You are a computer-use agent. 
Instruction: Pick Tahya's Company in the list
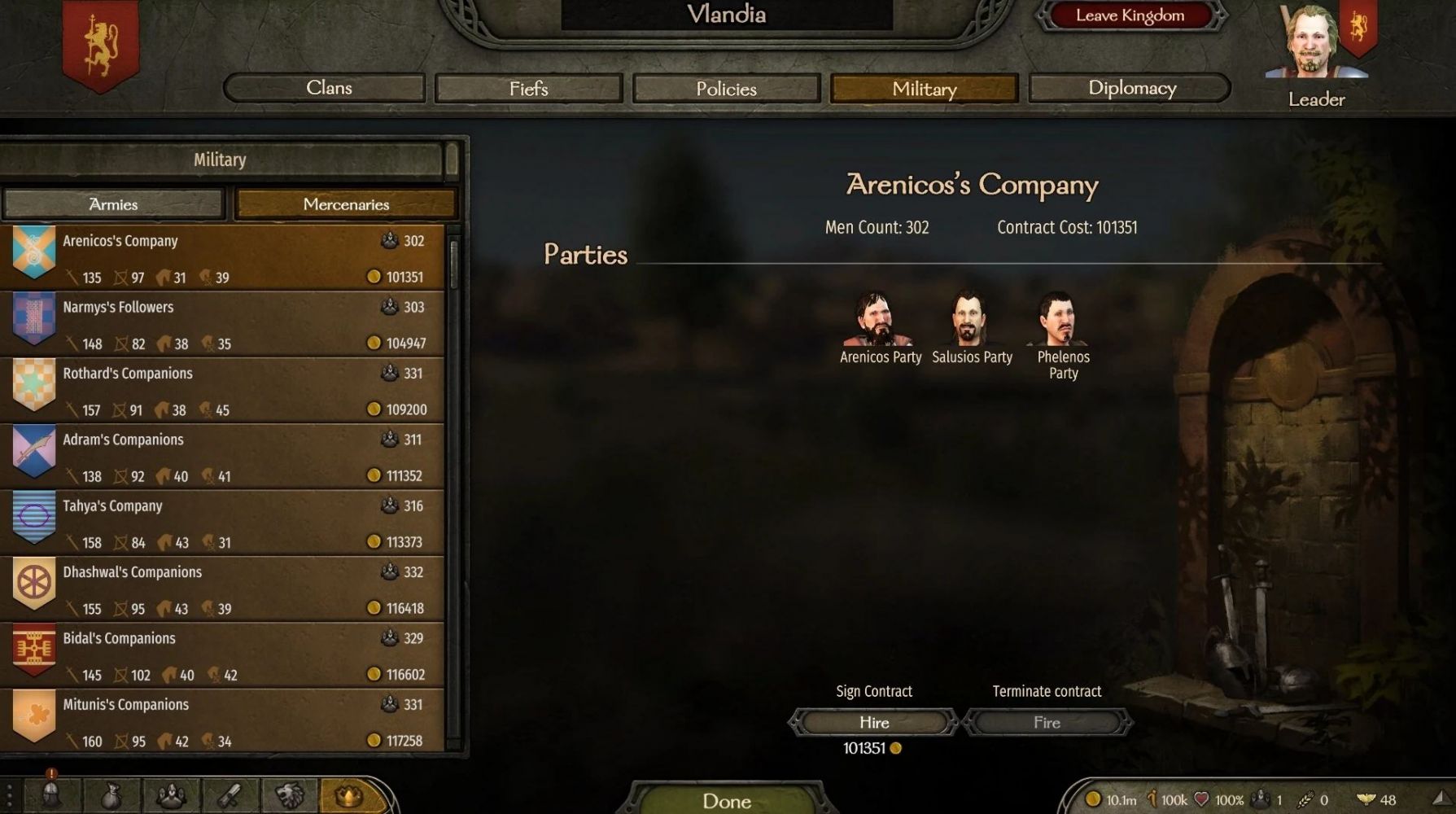[x=228, y=523]
